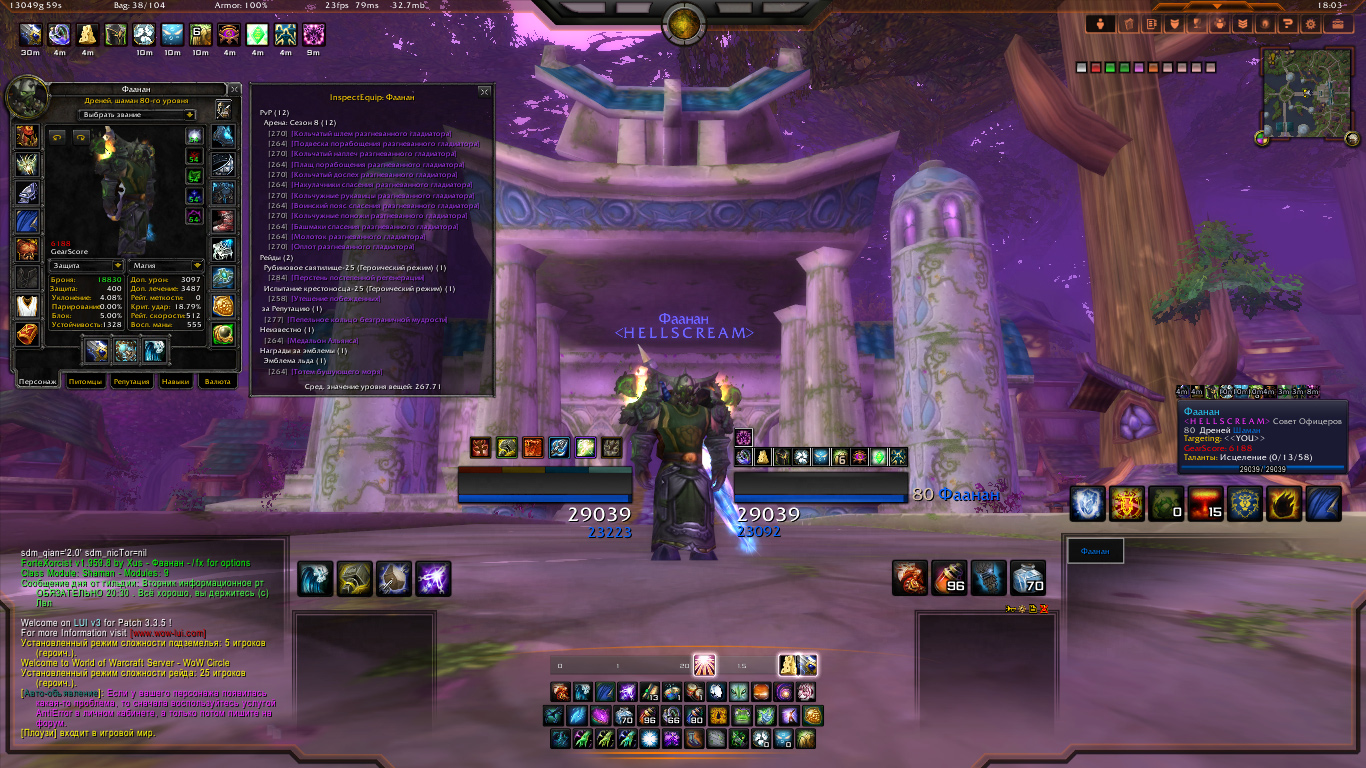Open the bags via the briefcase icon
The height and width of the screenshot is (768, 1366).
(1337, 23)
